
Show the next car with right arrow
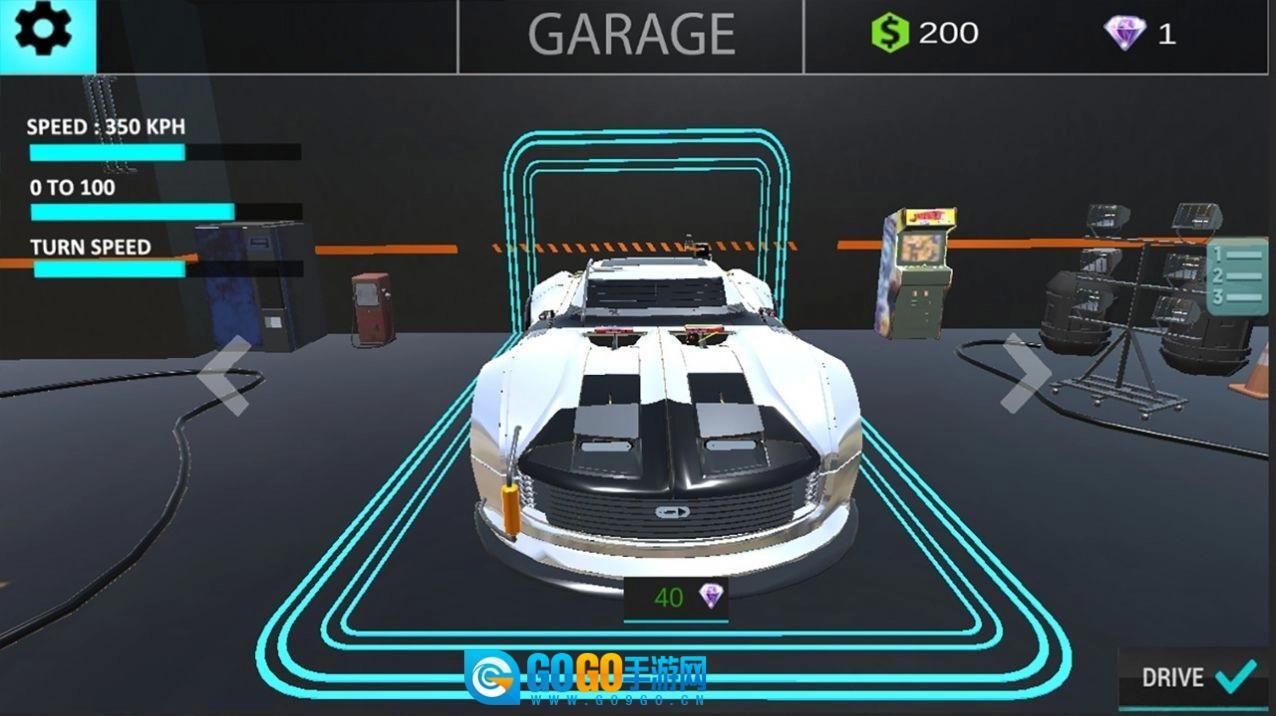coord(1026,373)
